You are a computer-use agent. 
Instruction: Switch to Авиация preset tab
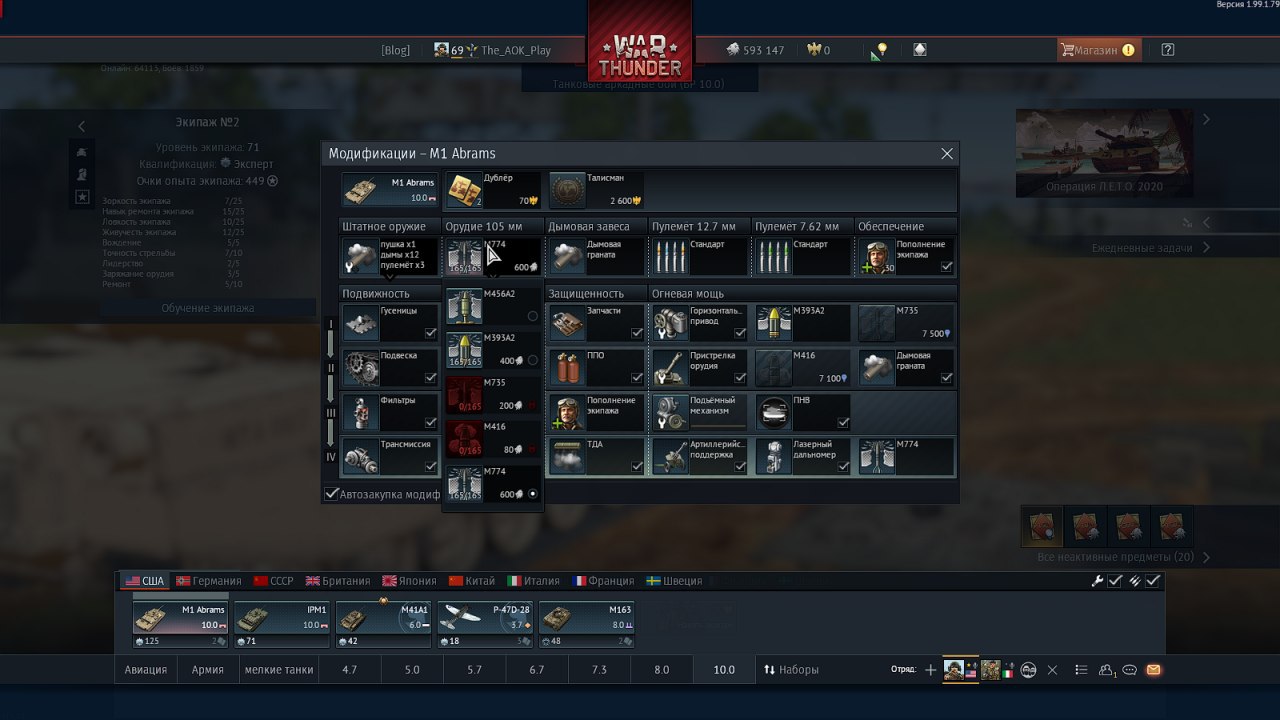click(x=146, y=670)
